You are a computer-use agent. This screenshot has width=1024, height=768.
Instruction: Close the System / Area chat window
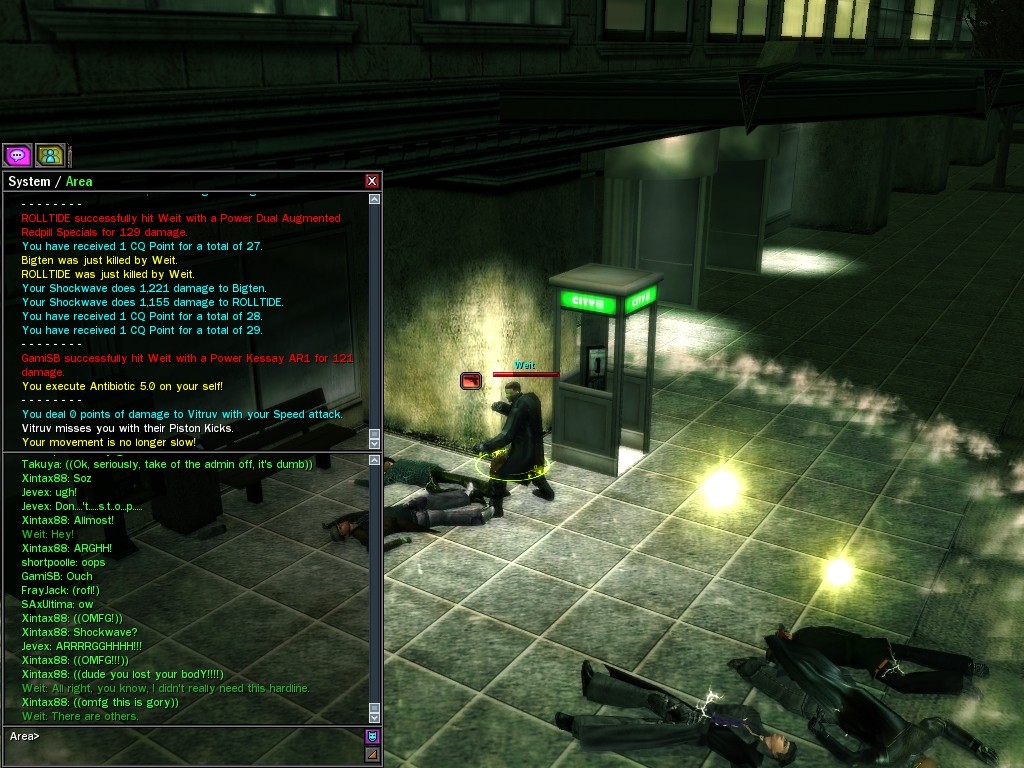click(372, 181)
